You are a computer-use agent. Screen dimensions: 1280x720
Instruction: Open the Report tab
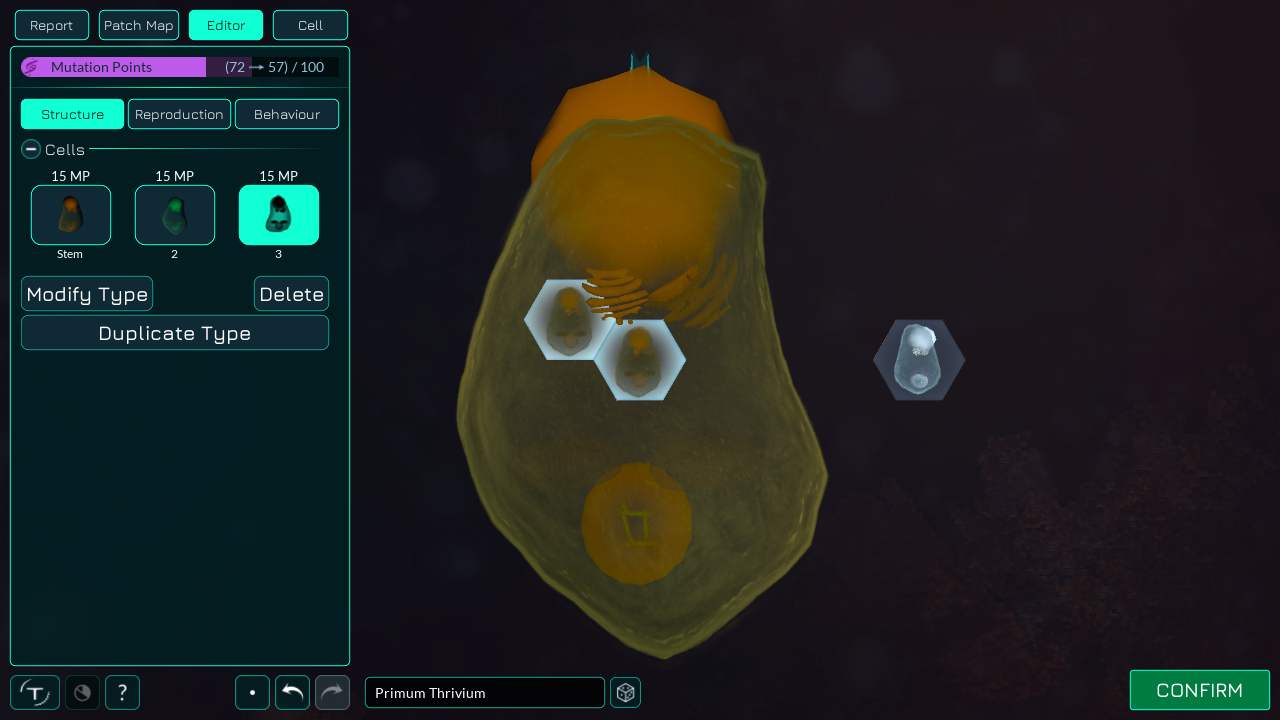pos(51,25)
